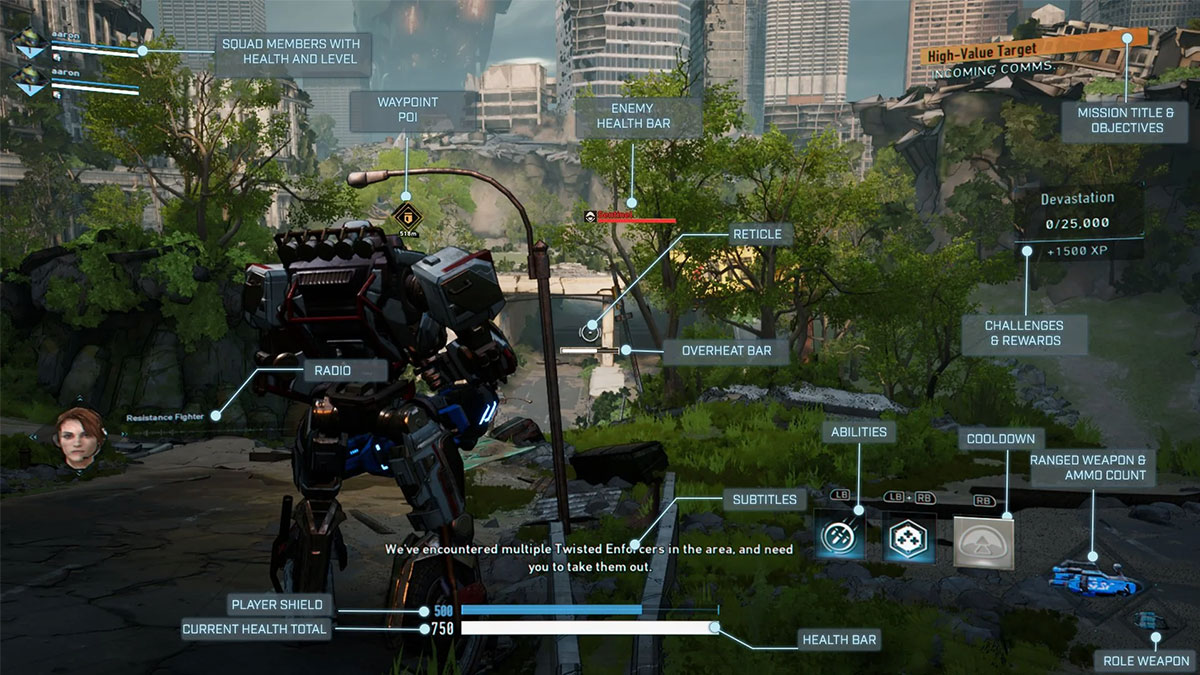The width and height of the screenshot is (1200, 675).
Task: Open the Devastation challenge tracker
Action: [1076, 222]
